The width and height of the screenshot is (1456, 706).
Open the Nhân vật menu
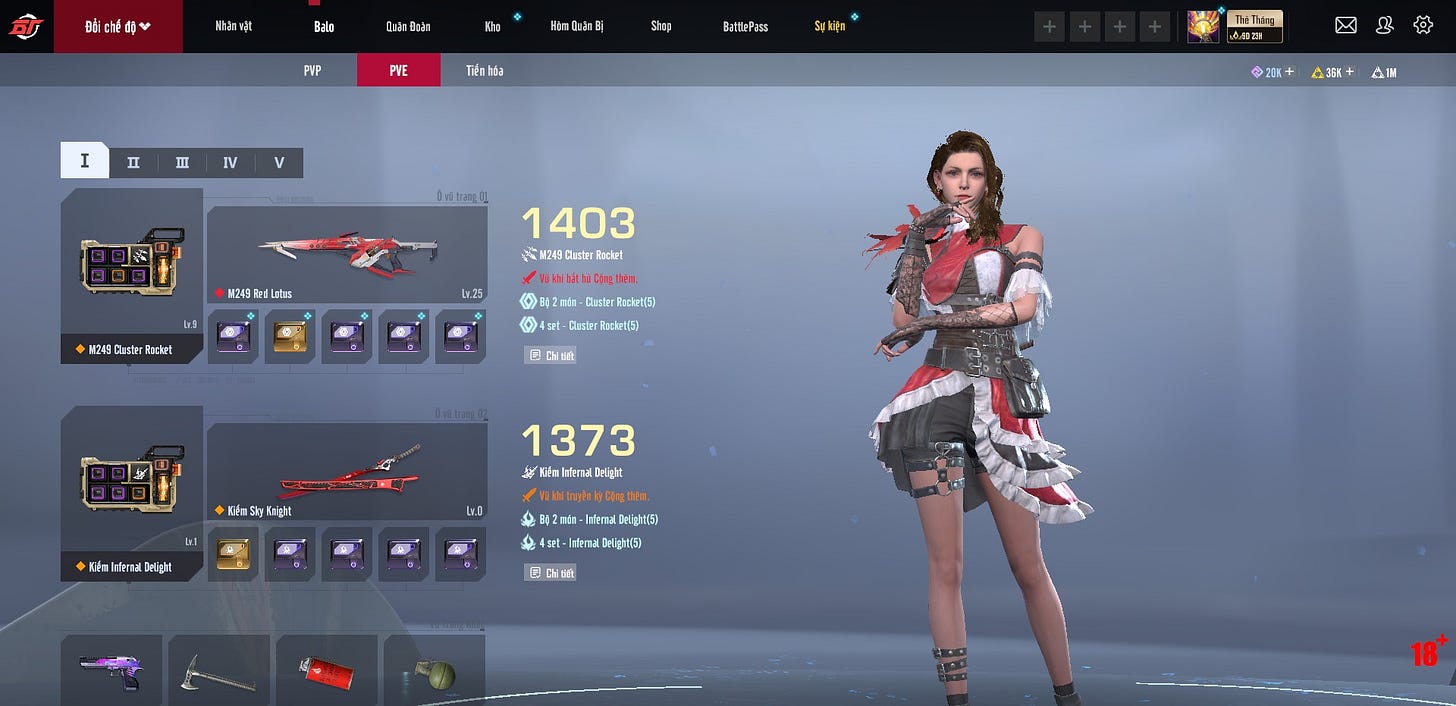(233, 26)
